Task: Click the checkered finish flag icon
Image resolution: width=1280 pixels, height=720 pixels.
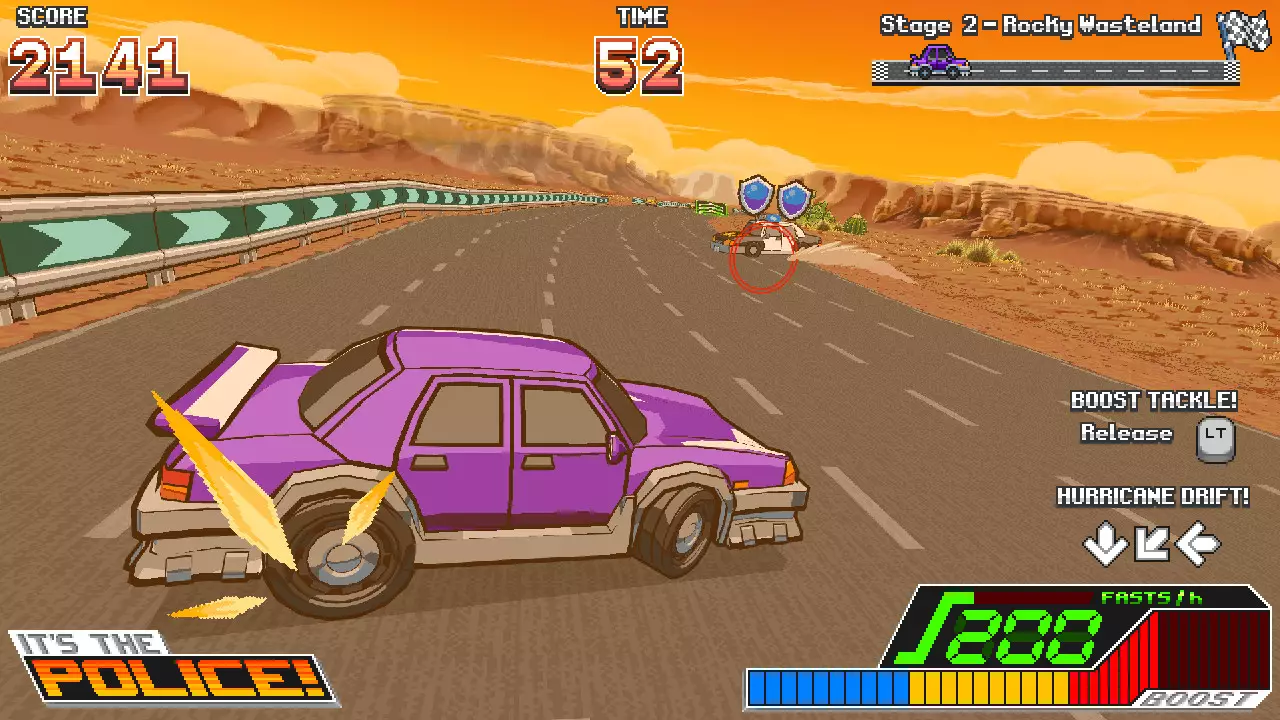Action: click(1243, 30)
